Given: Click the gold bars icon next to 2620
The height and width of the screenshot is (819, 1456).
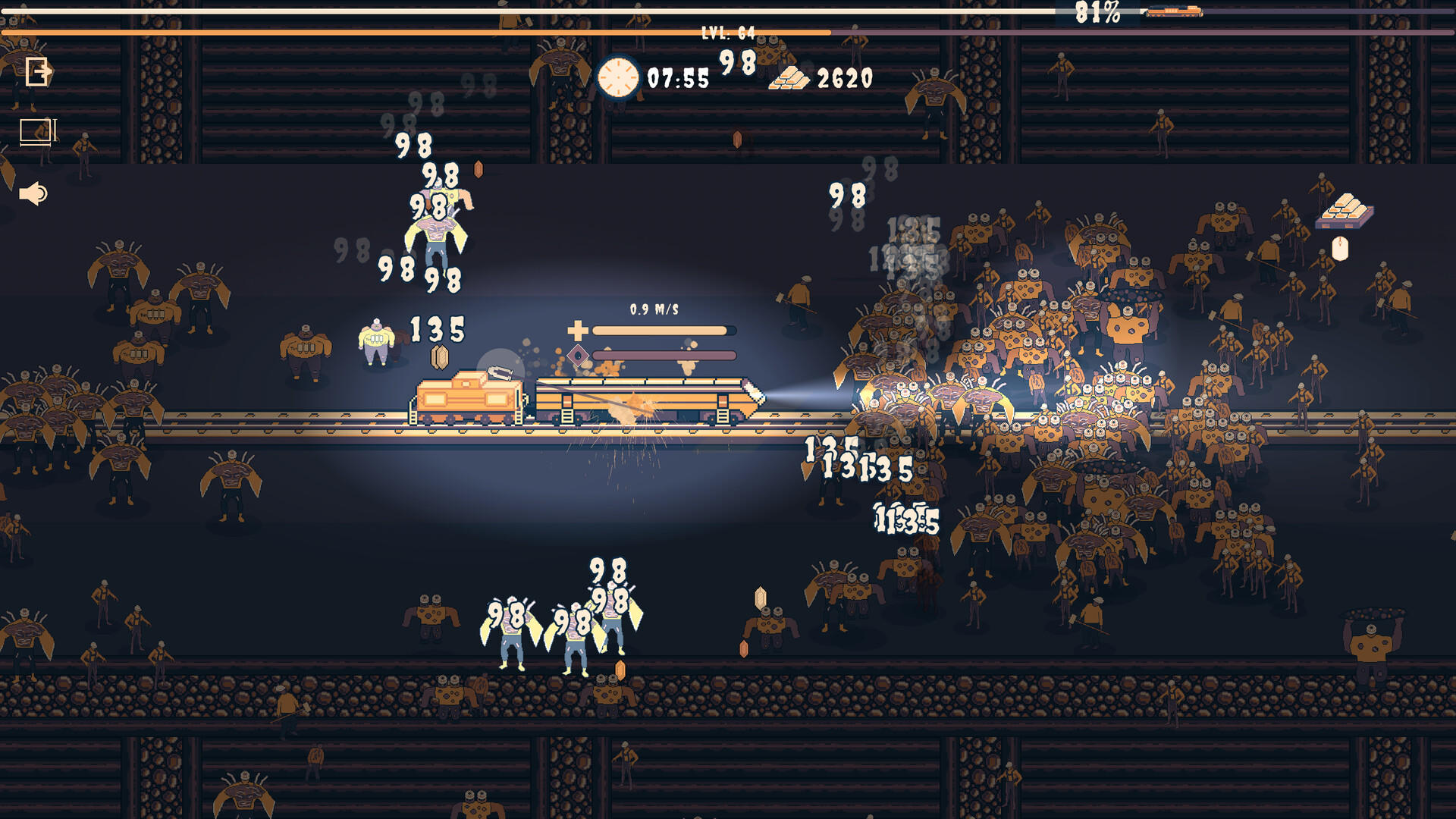Looking at the screenshot, I should point(790,76).
